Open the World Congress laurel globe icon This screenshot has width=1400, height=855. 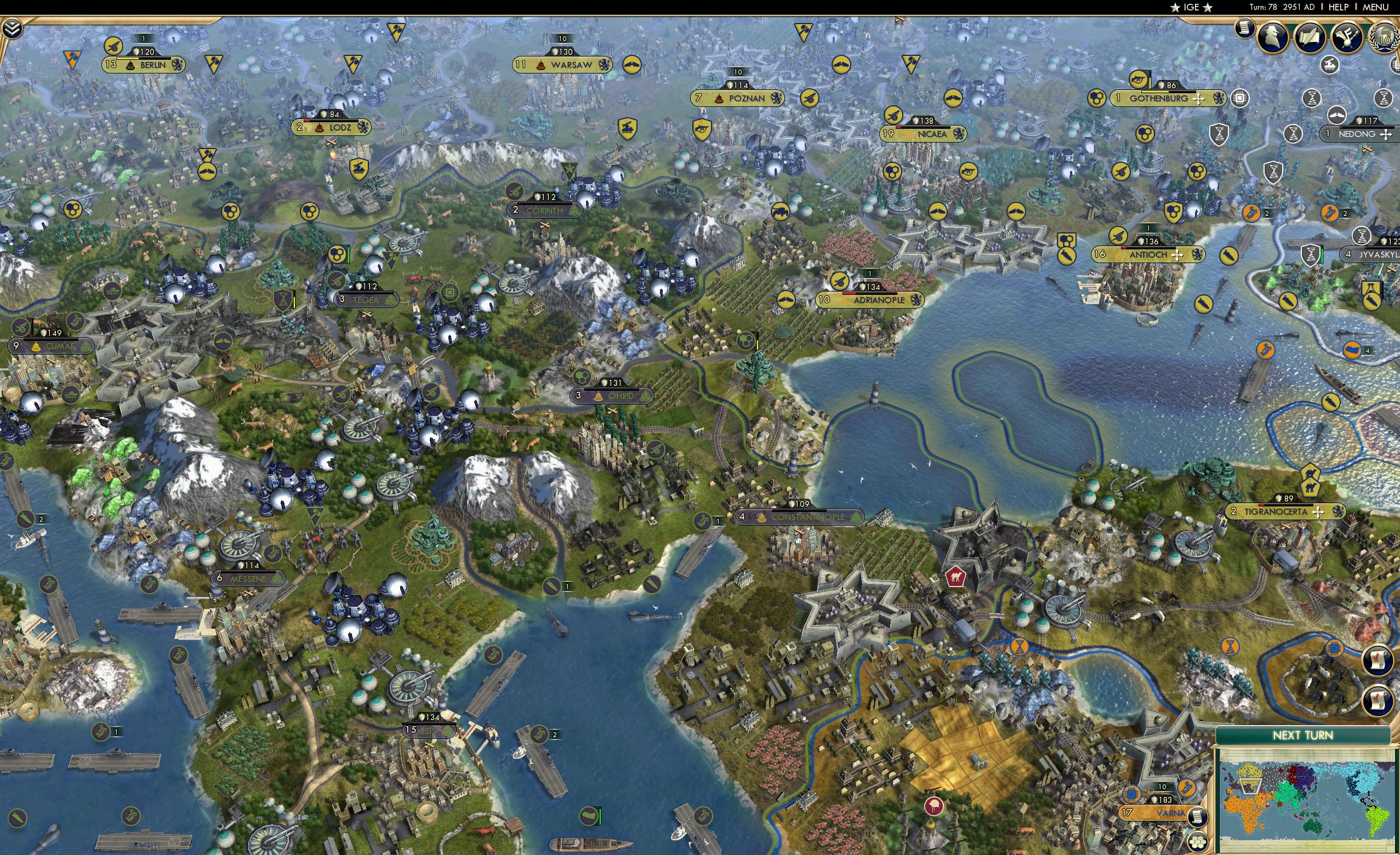pyautogui.click(x=1384, y=38)
